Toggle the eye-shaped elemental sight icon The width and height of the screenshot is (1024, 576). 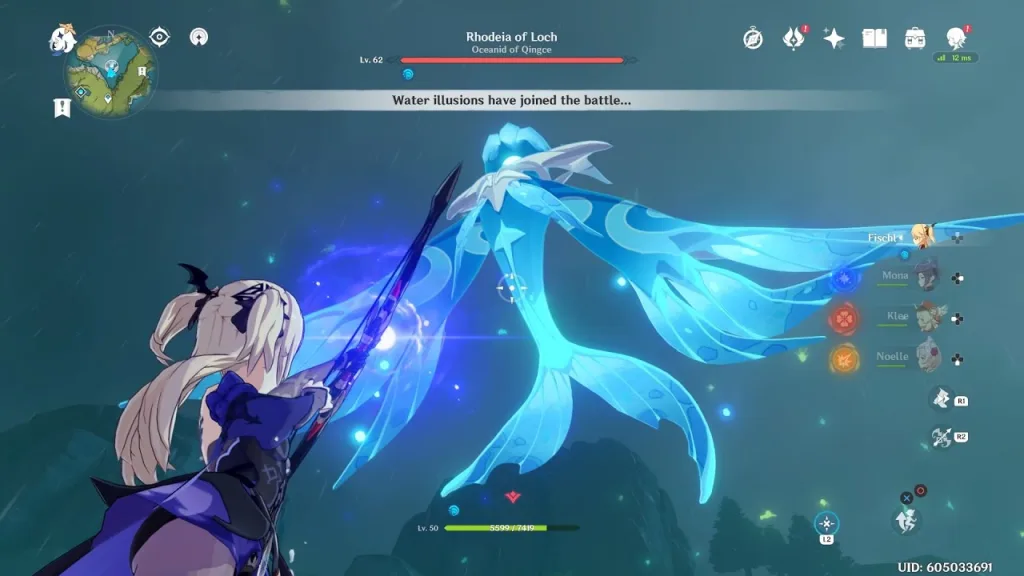pos(159,37)
